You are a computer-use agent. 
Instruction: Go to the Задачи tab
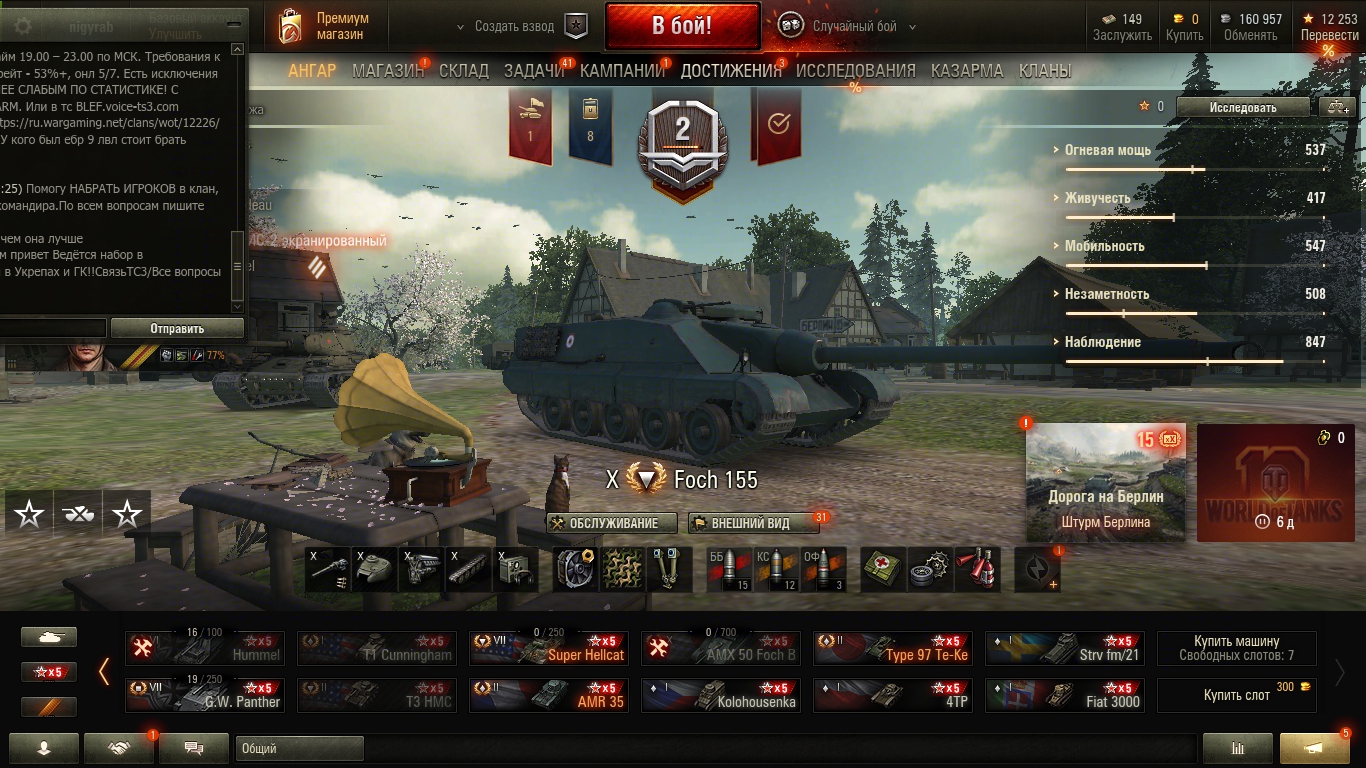pos(534,71)
